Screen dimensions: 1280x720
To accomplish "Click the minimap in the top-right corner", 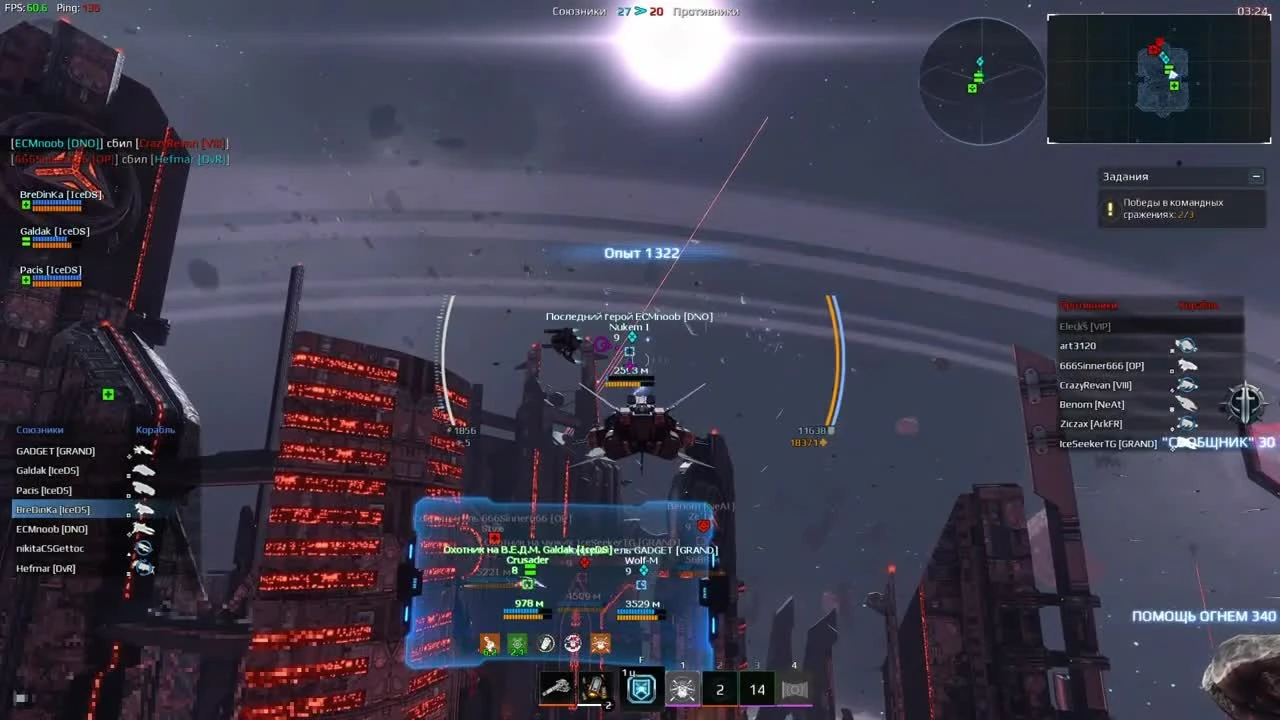I will point(1159,78).
